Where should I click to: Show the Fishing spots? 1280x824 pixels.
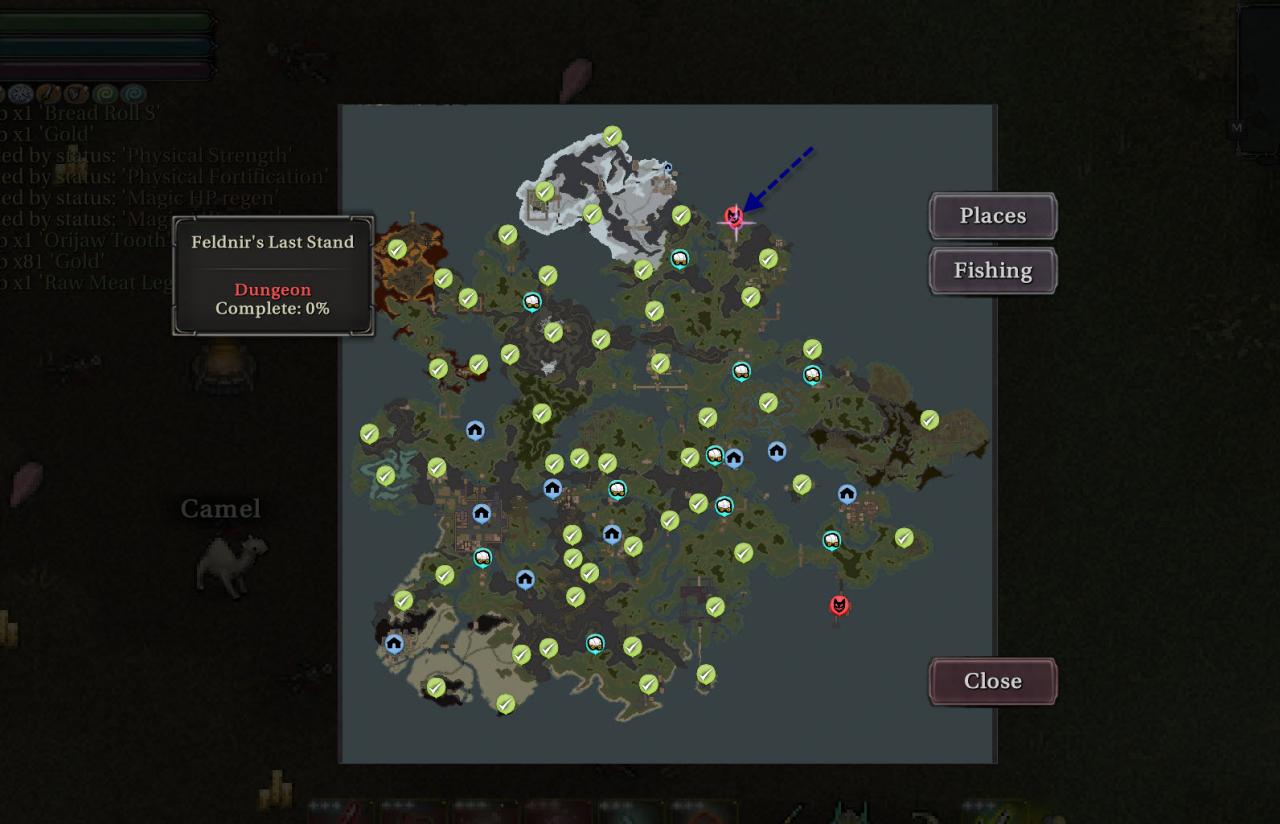tap(992, 271)
